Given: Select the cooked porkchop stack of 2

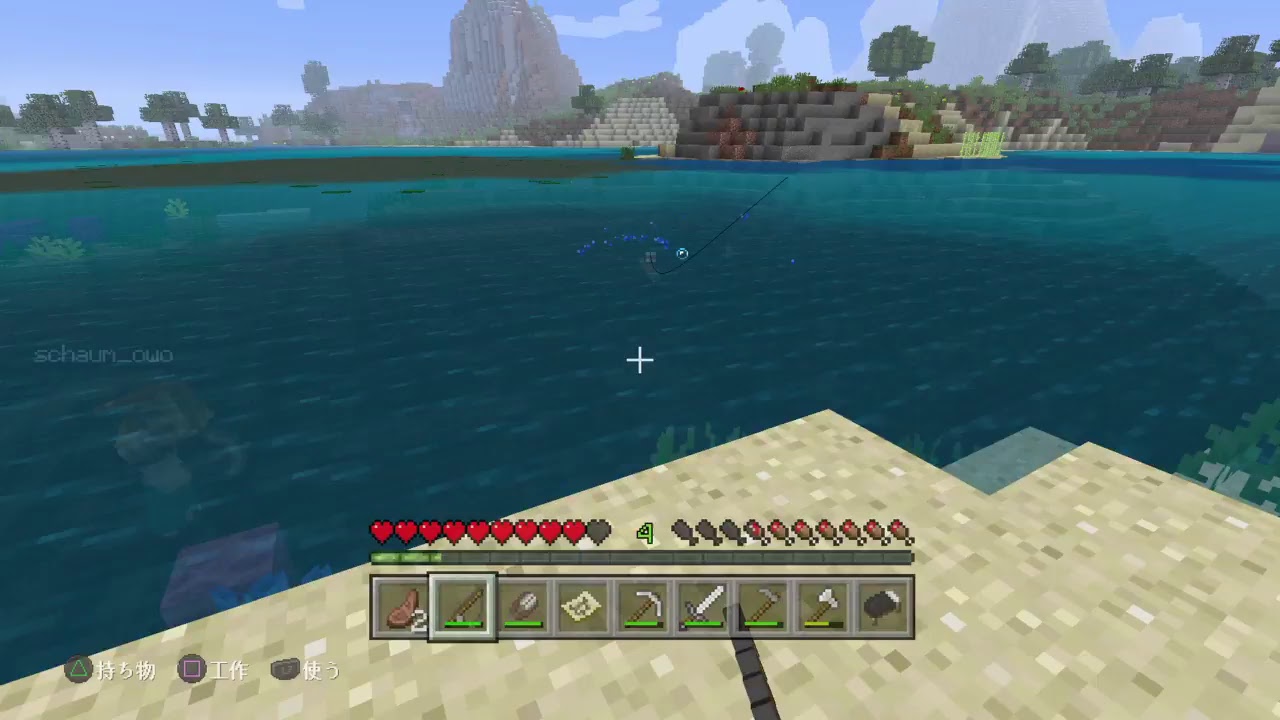Looking at the screenshot, I should click(404, 605).
